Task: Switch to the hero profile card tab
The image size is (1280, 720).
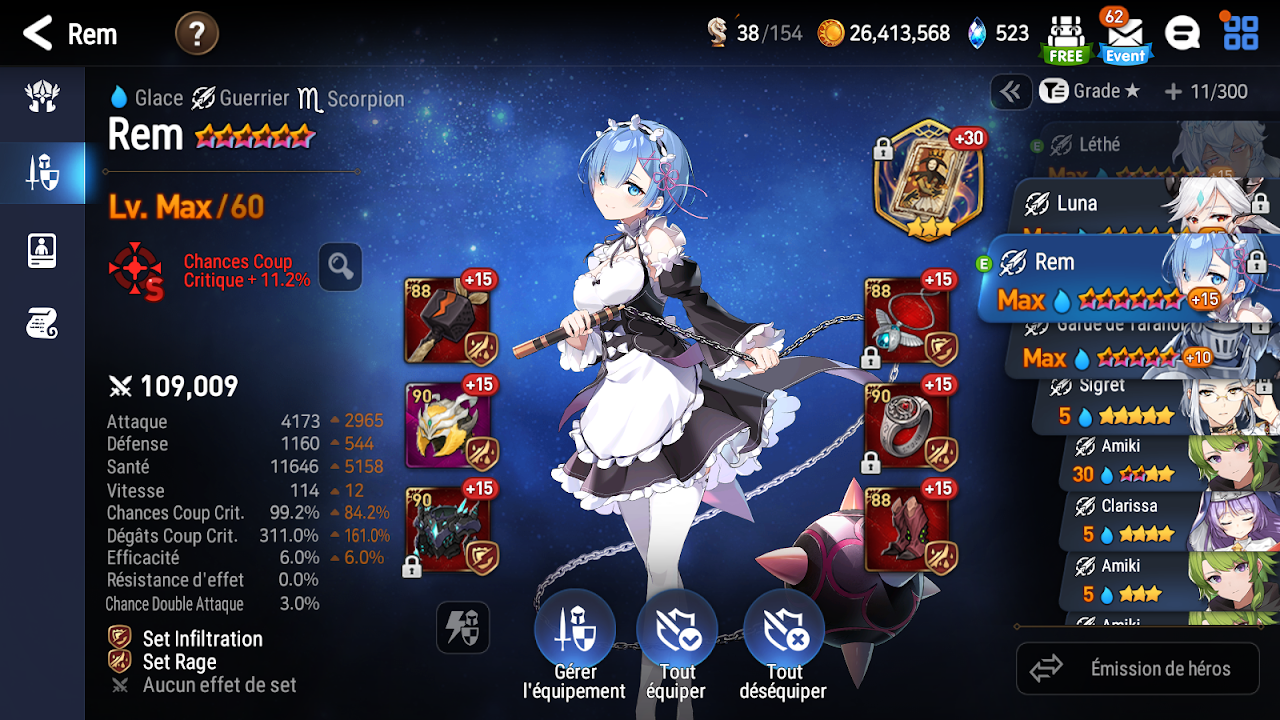Action: (42, 250)
